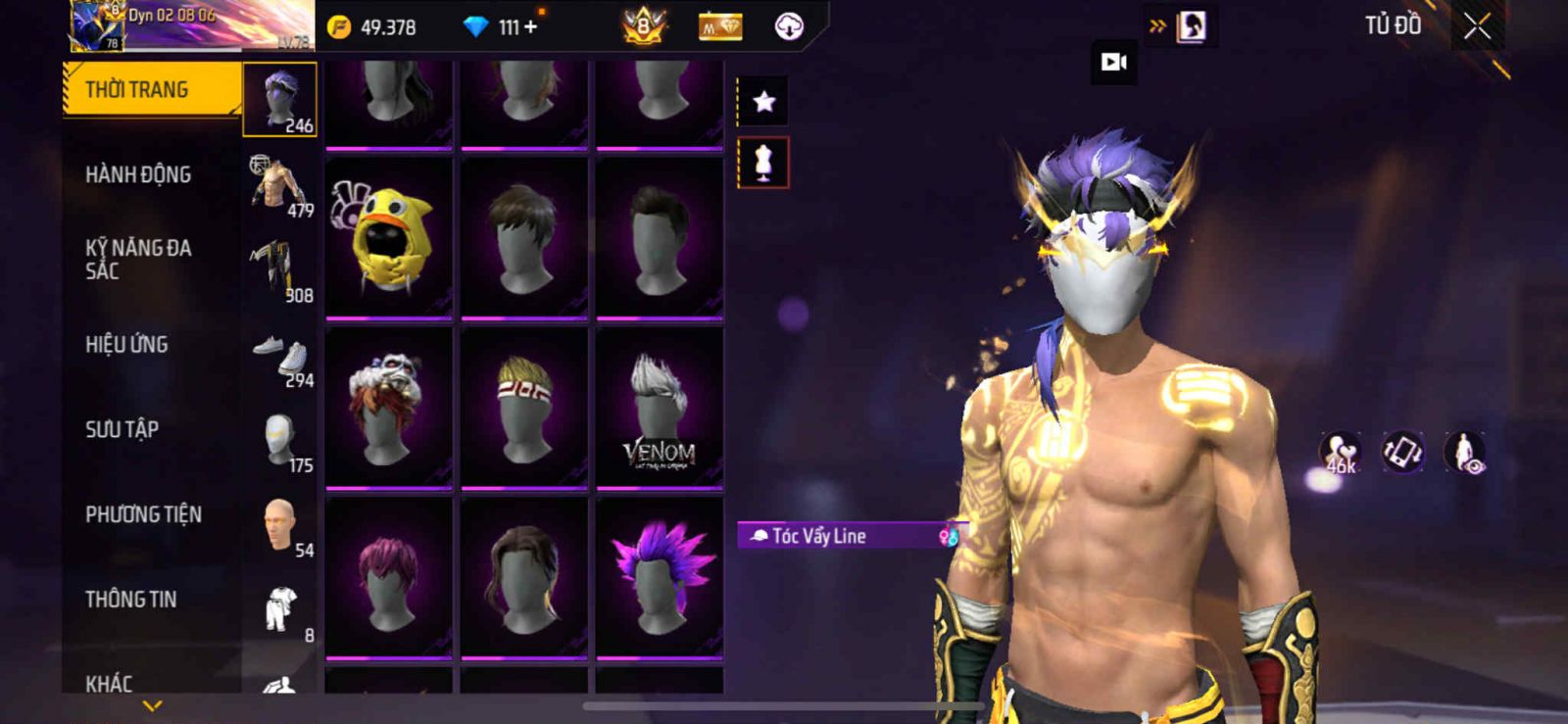The width and height of the screenshot is (1568, 724).
Task: Open the star favorites filter
Action: click(x=763, y=101)
